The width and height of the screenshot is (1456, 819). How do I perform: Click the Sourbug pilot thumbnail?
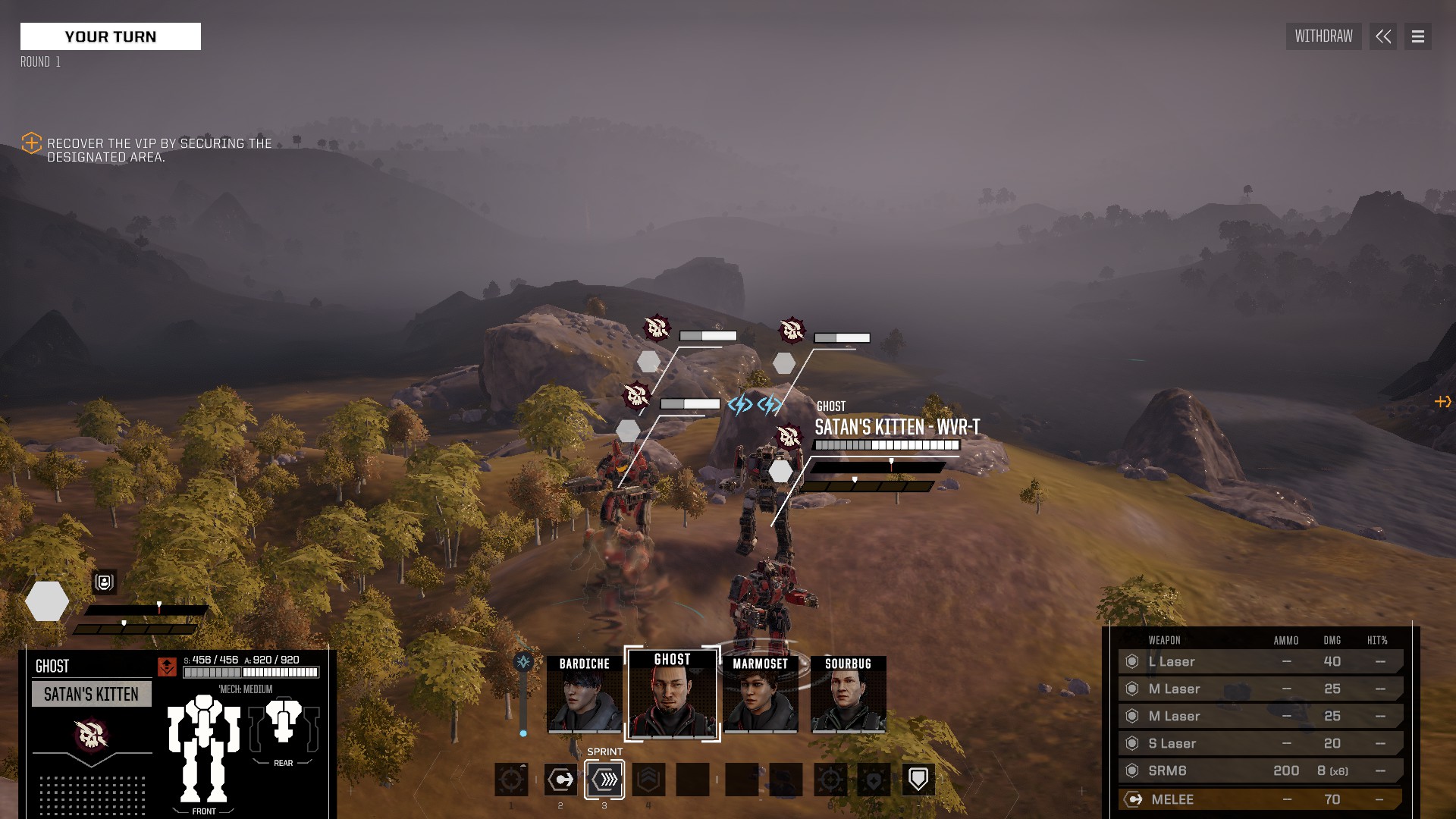pyautogui.click(x=849, y=695)
